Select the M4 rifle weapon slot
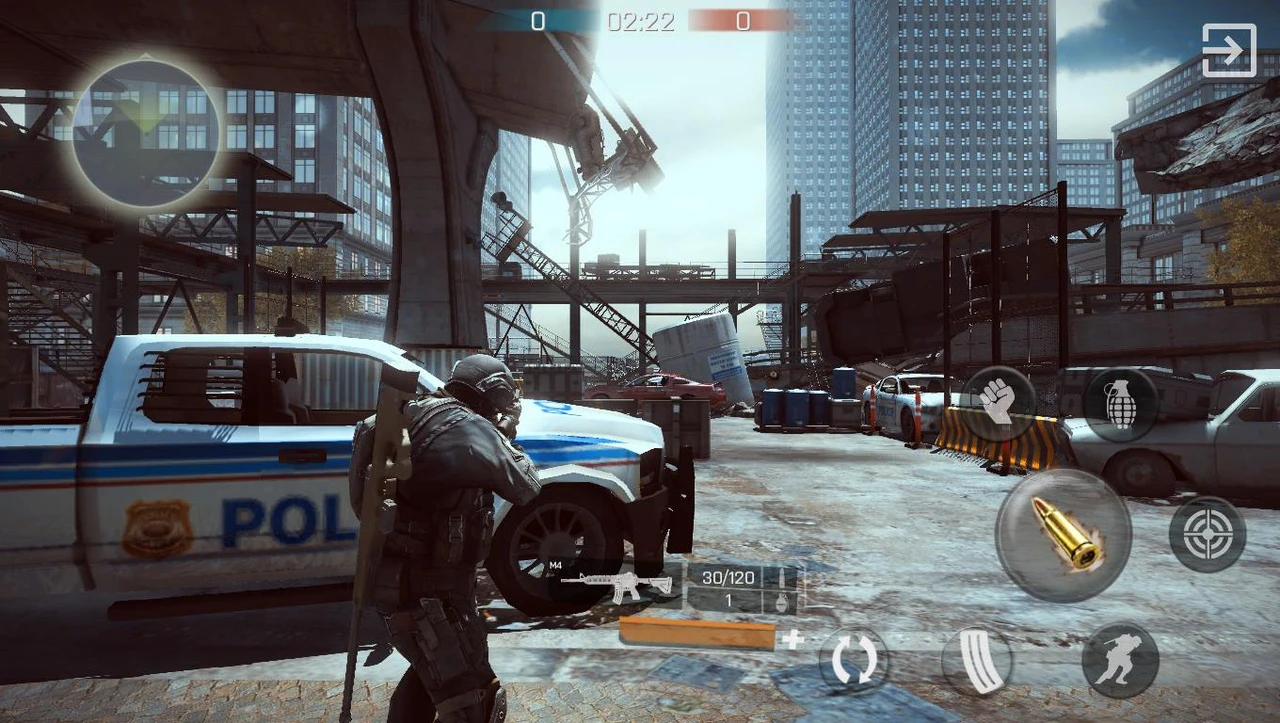The height and width of the screenshot is (723, 1280). [x=616, y=585]
